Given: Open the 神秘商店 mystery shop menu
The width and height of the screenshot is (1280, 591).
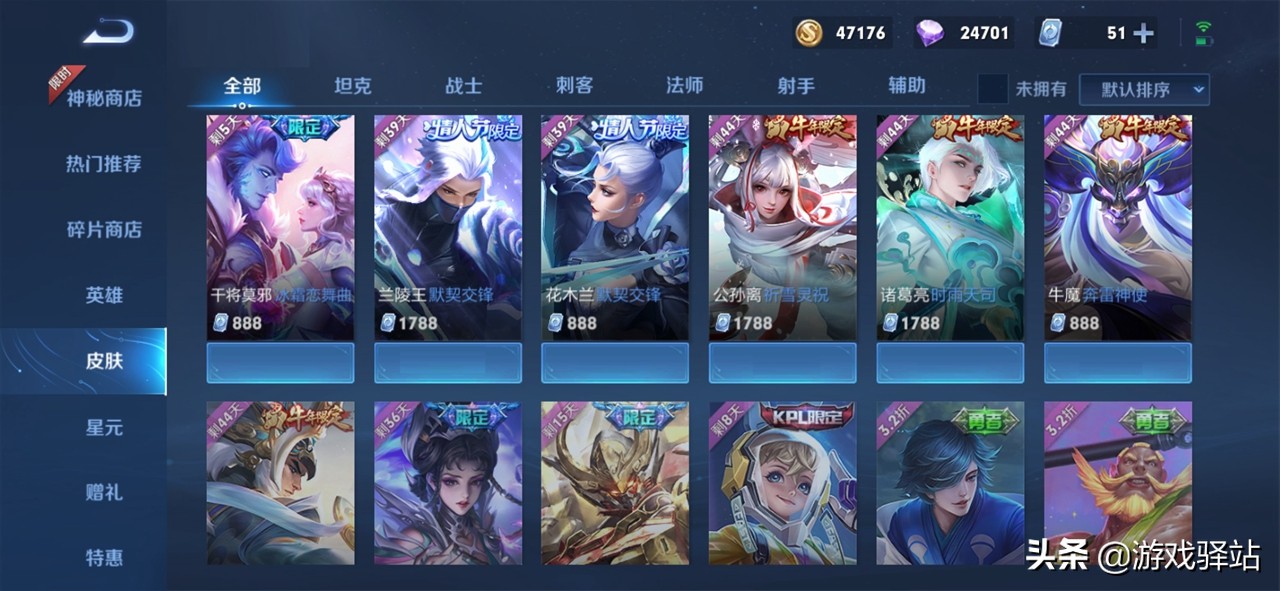Looking at the screenshot, I should pyautogui.click(x=104, y=98).
